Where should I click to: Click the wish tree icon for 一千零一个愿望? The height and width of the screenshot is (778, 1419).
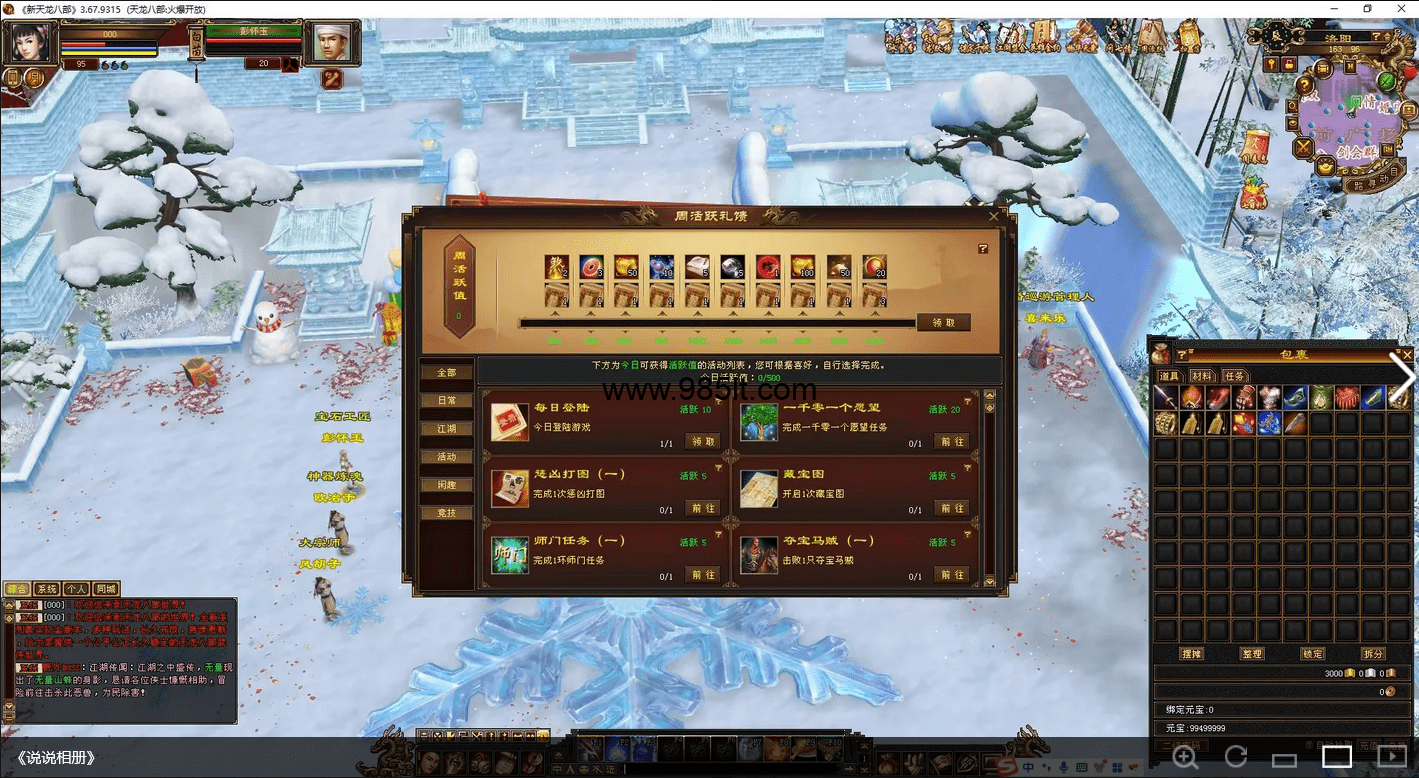(759, 423)
